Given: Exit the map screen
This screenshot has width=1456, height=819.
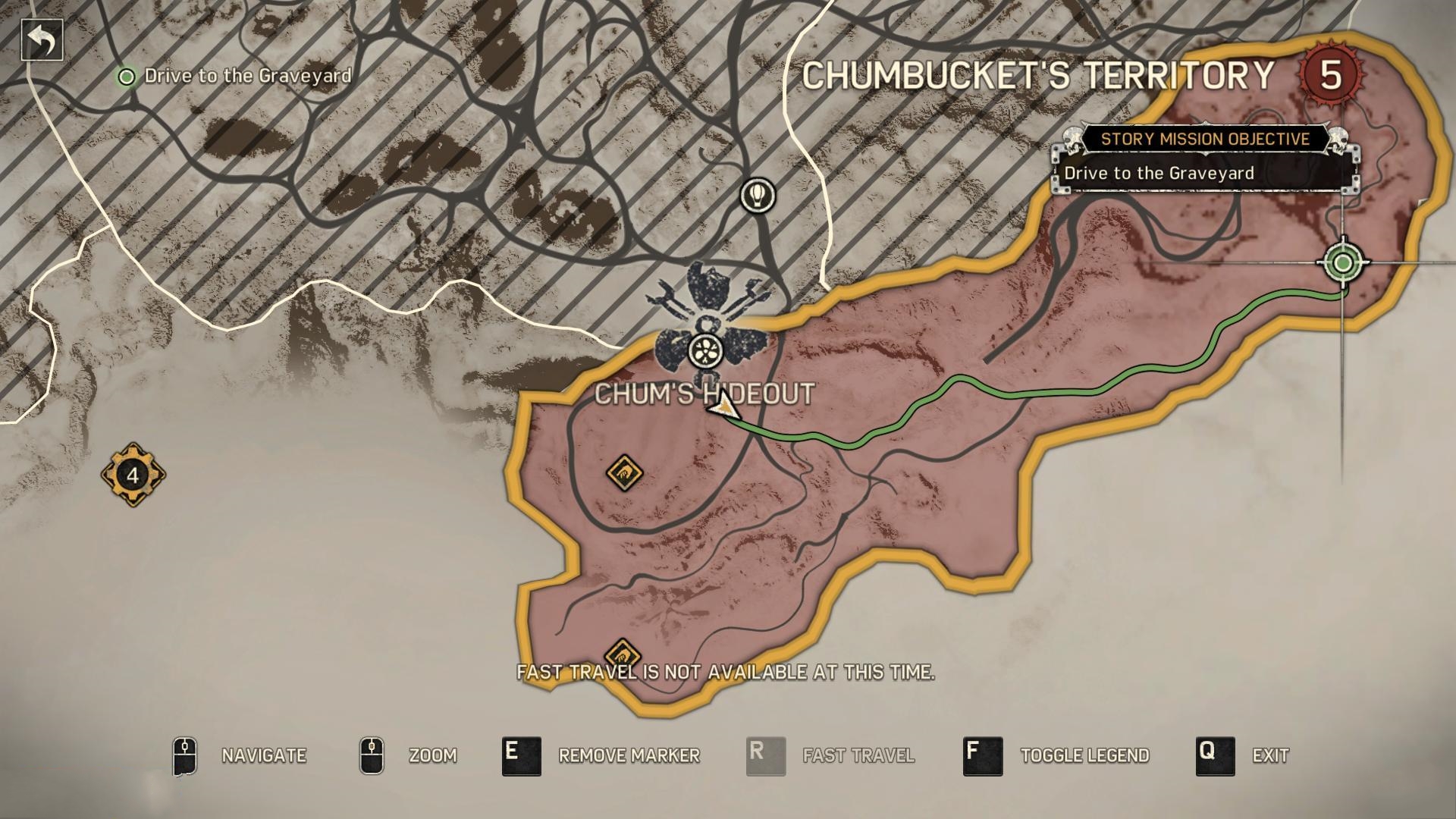Looking at the screenshot, I should click(1215, 756).
